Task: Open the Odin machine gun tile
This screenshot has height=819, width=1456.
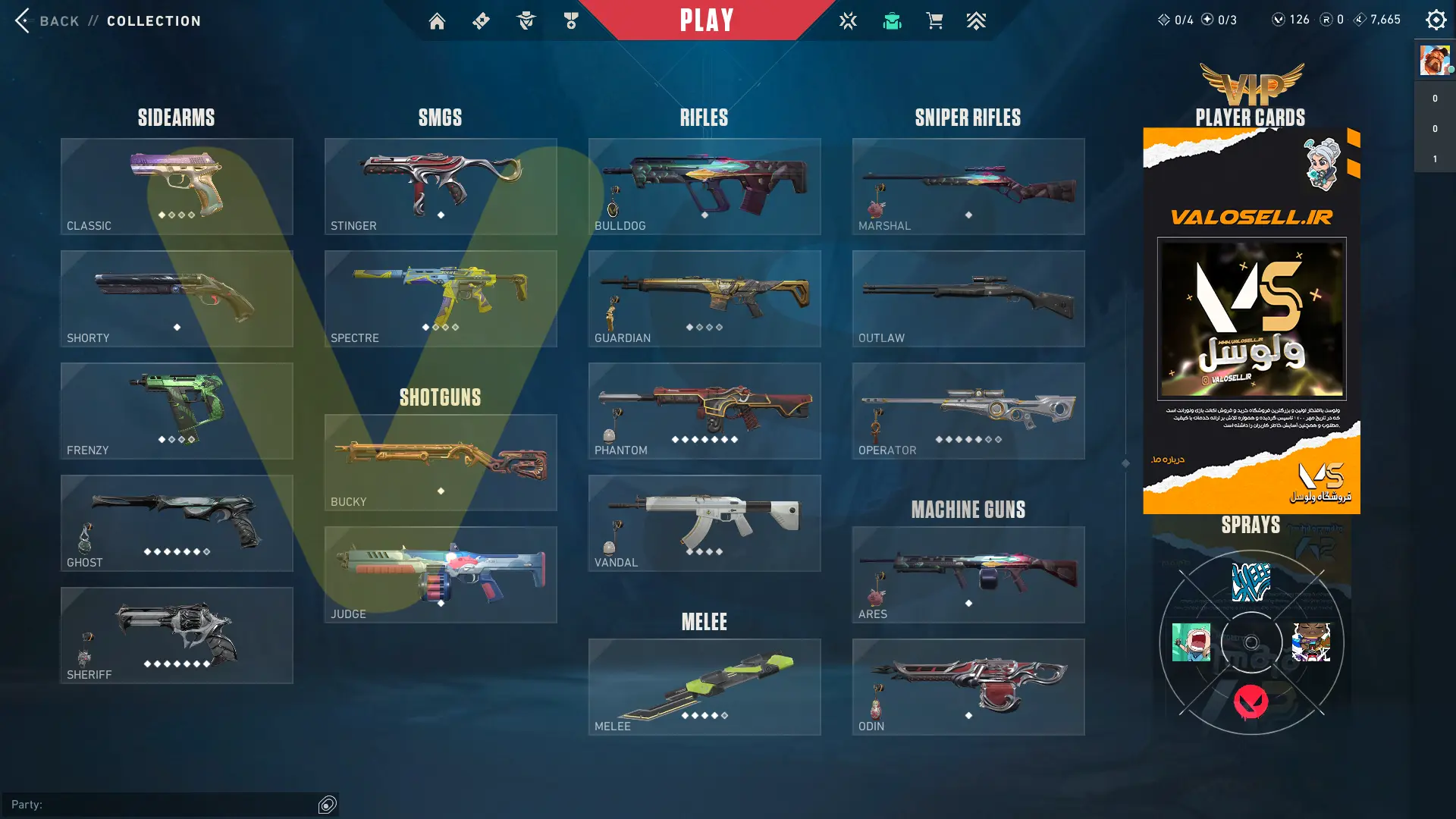Action: [968, 687]
